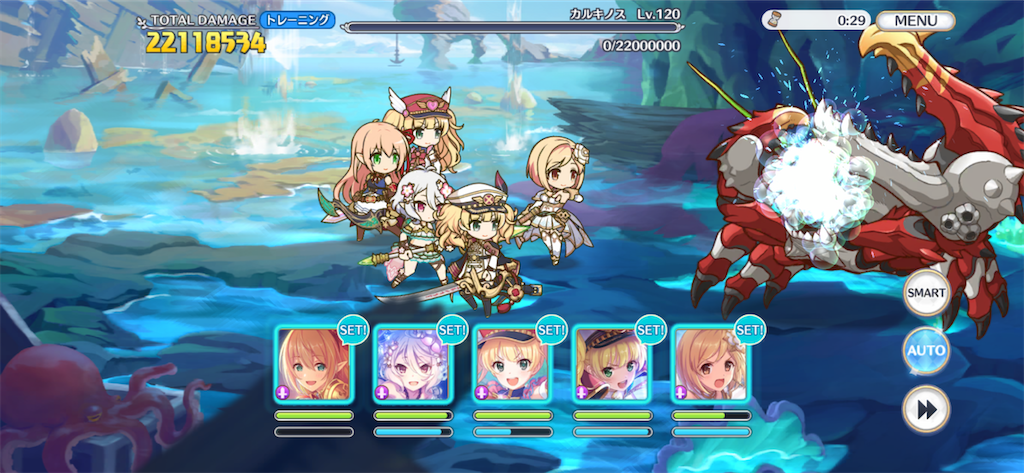Screen dimensions: 1024x473
Task: Open the MENU button
Action: click(916, 20)
